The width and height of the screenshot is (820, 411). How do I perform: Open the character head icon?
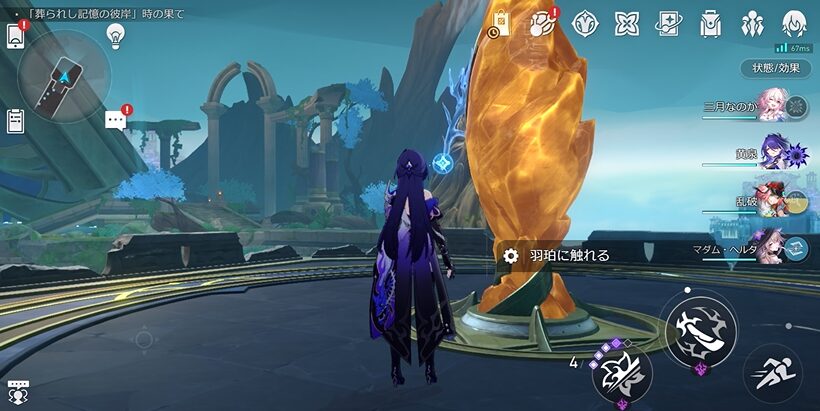(x=794, y=23)
